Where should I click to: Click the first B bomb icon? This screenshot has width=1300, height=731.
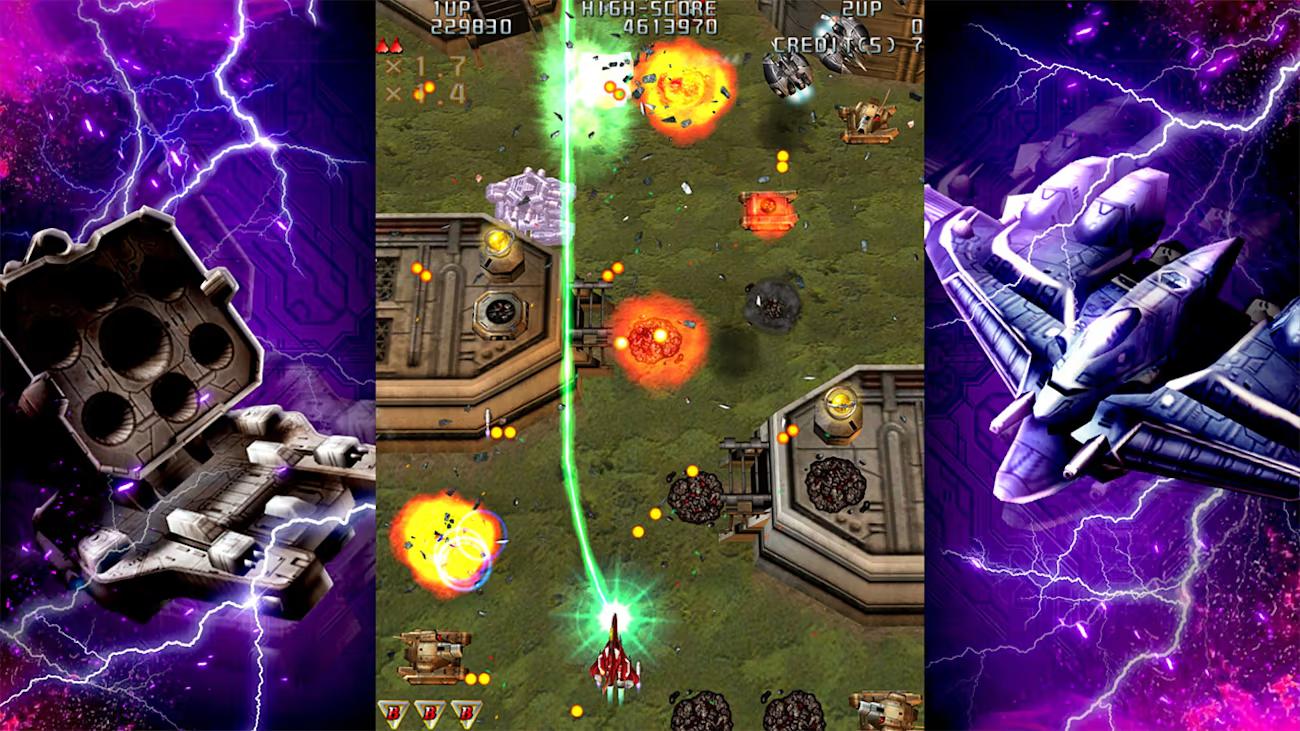click(x=393, y=712)
